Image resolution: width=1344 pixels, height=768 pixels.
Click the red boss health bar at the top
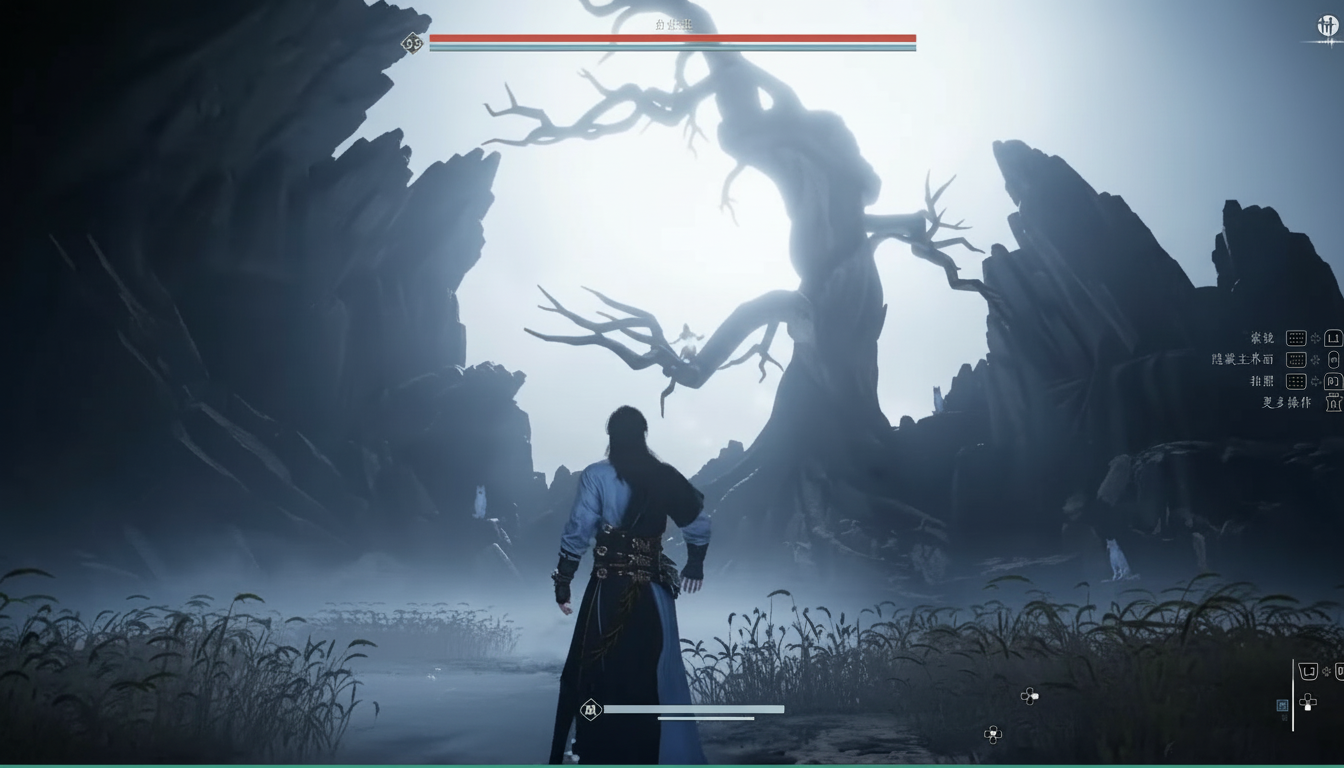click(672, 39)
